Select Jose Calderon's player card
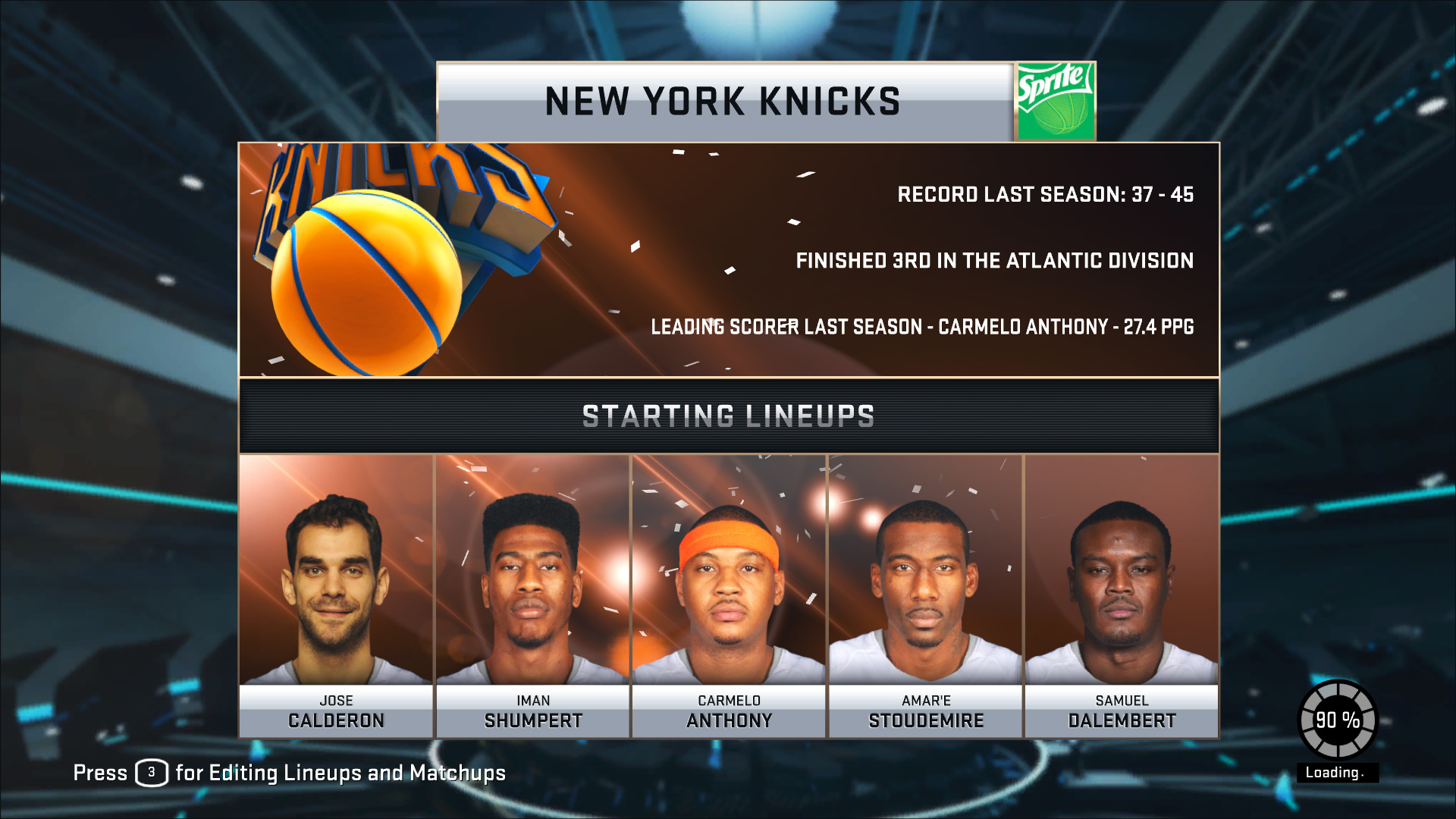This screenshot has height=819, width=1456. (x=336, y=595)
